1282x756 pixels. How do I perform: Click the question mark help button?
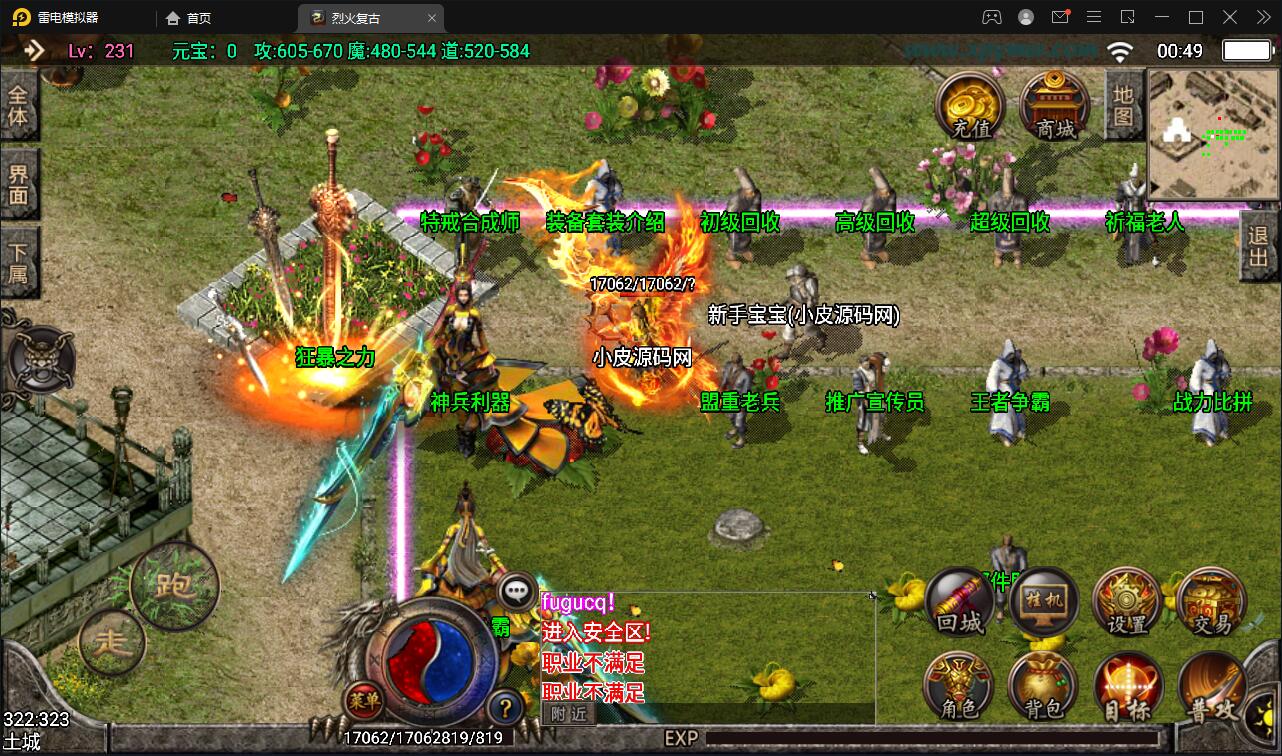pyautogui.click(x=507, y=707)
